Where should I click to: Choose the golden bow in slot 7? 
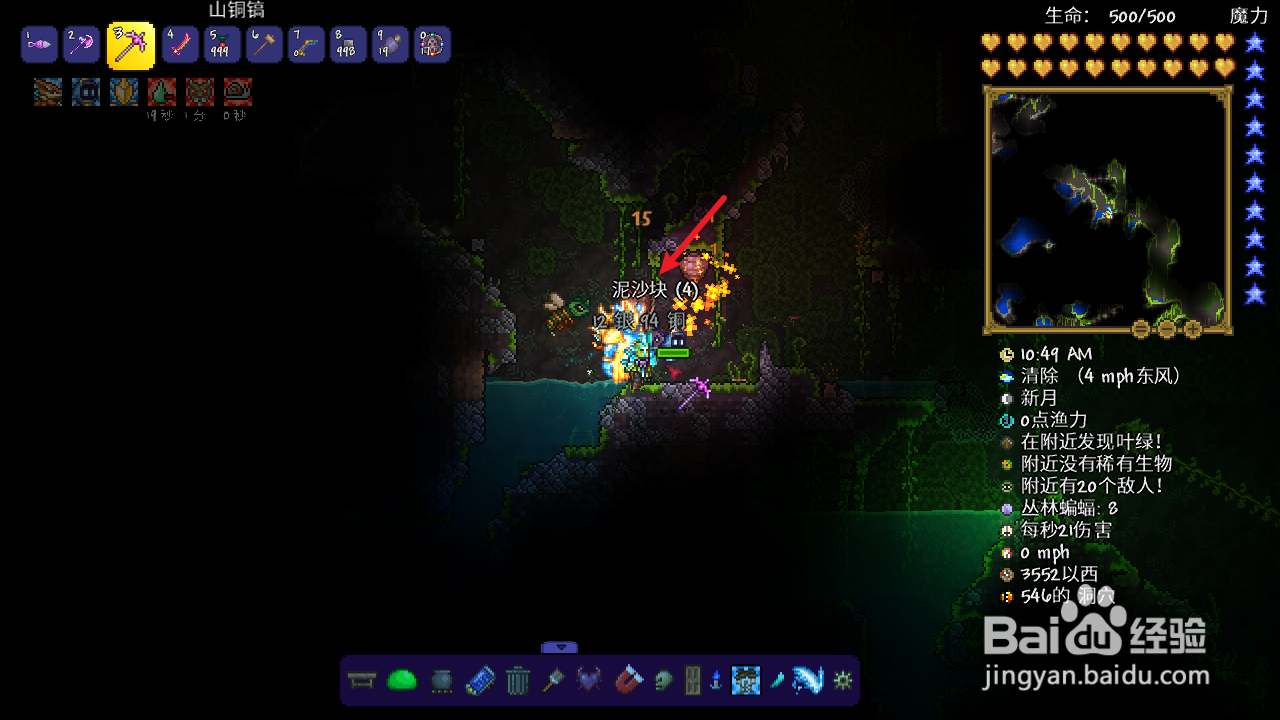coord(307,44)
